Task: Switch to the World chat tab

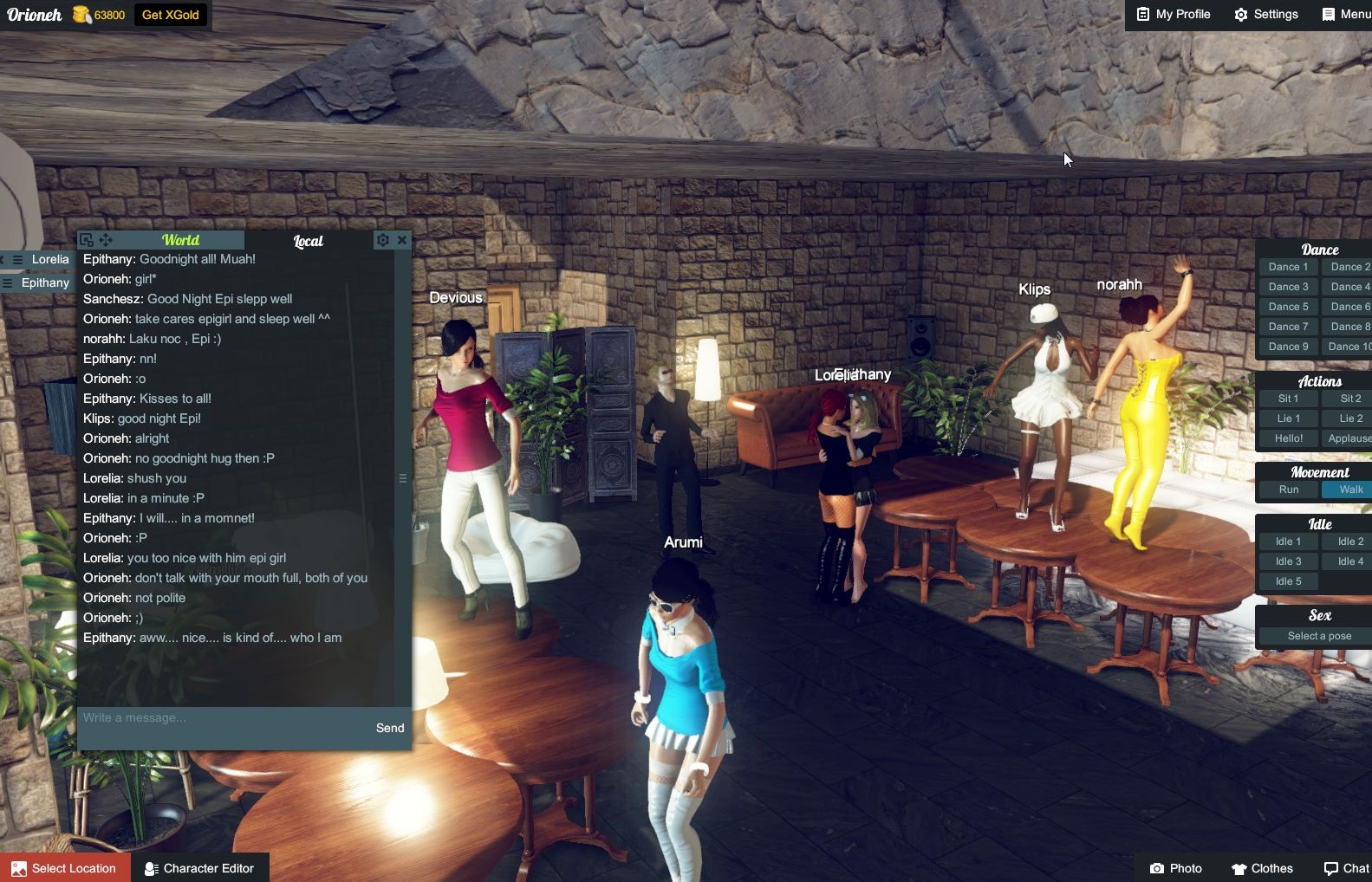Action: (179, 240)
